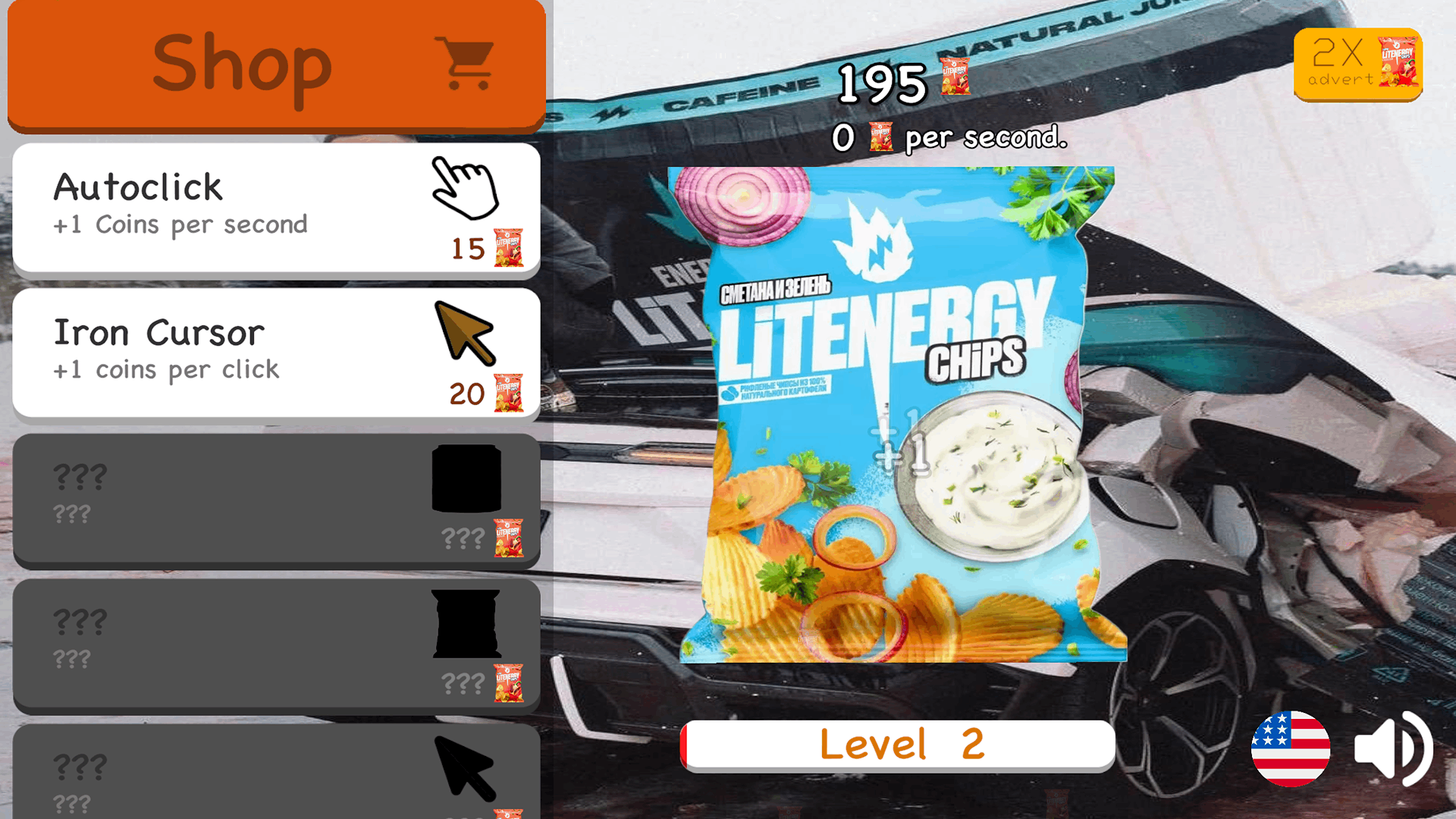Select the Autoclick hand icon
The image size is (1456, 819).
coord(466,190)
